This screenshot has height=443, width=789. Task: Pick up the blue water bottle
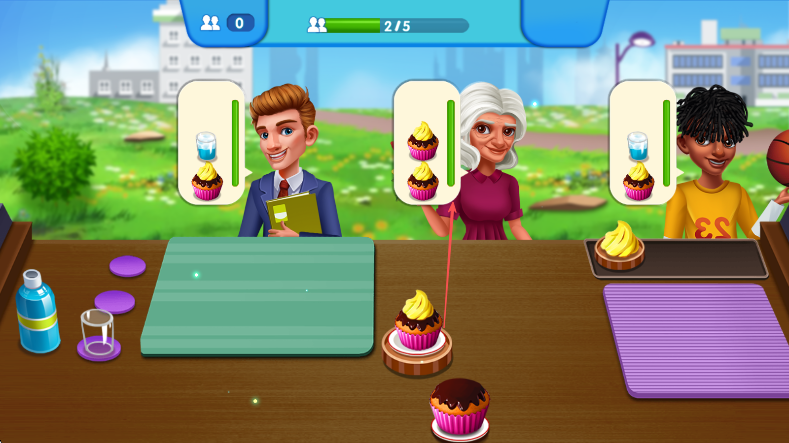37,311
